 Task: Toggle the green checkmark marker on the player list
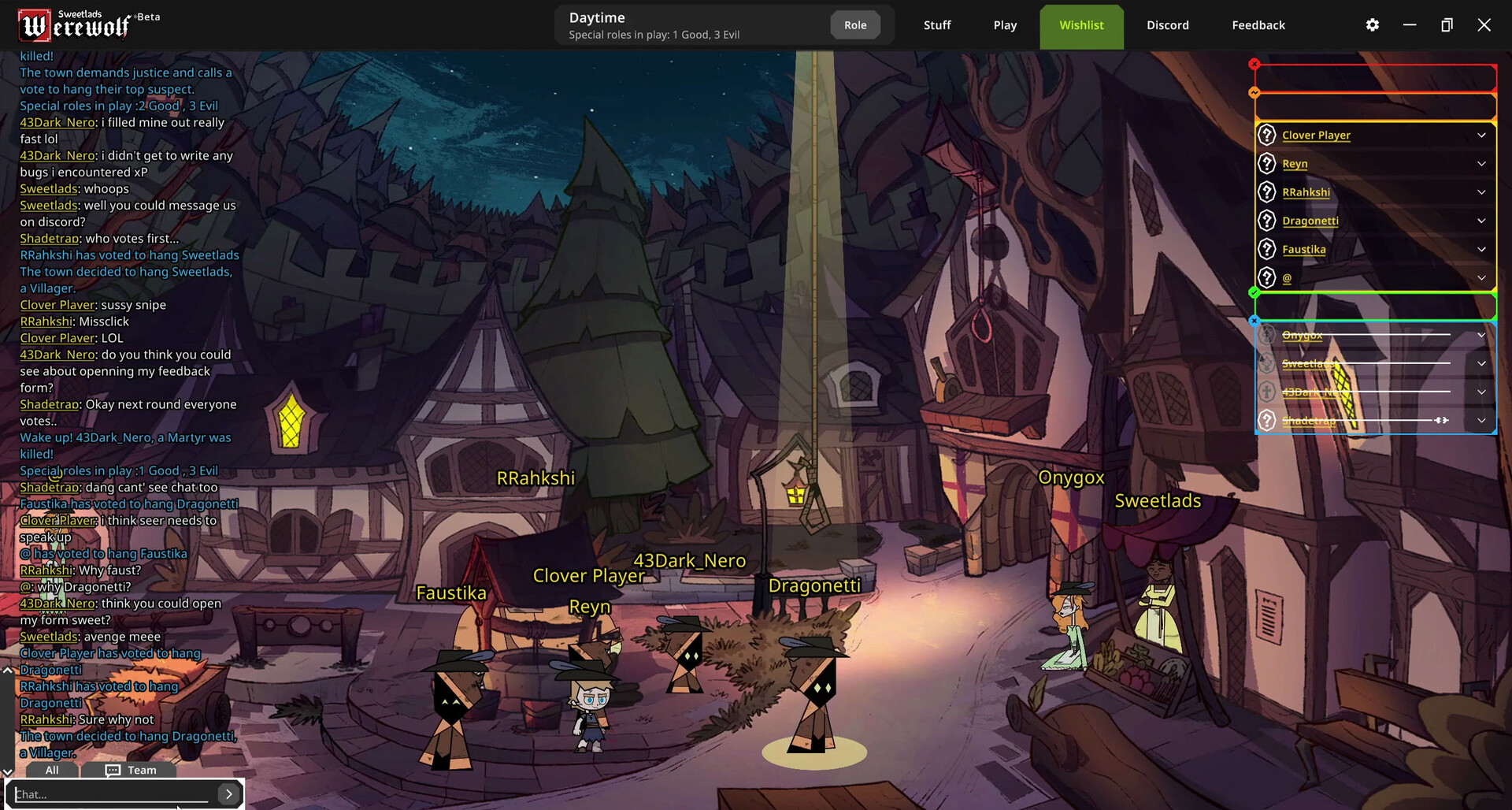[x=1254, y=292]
